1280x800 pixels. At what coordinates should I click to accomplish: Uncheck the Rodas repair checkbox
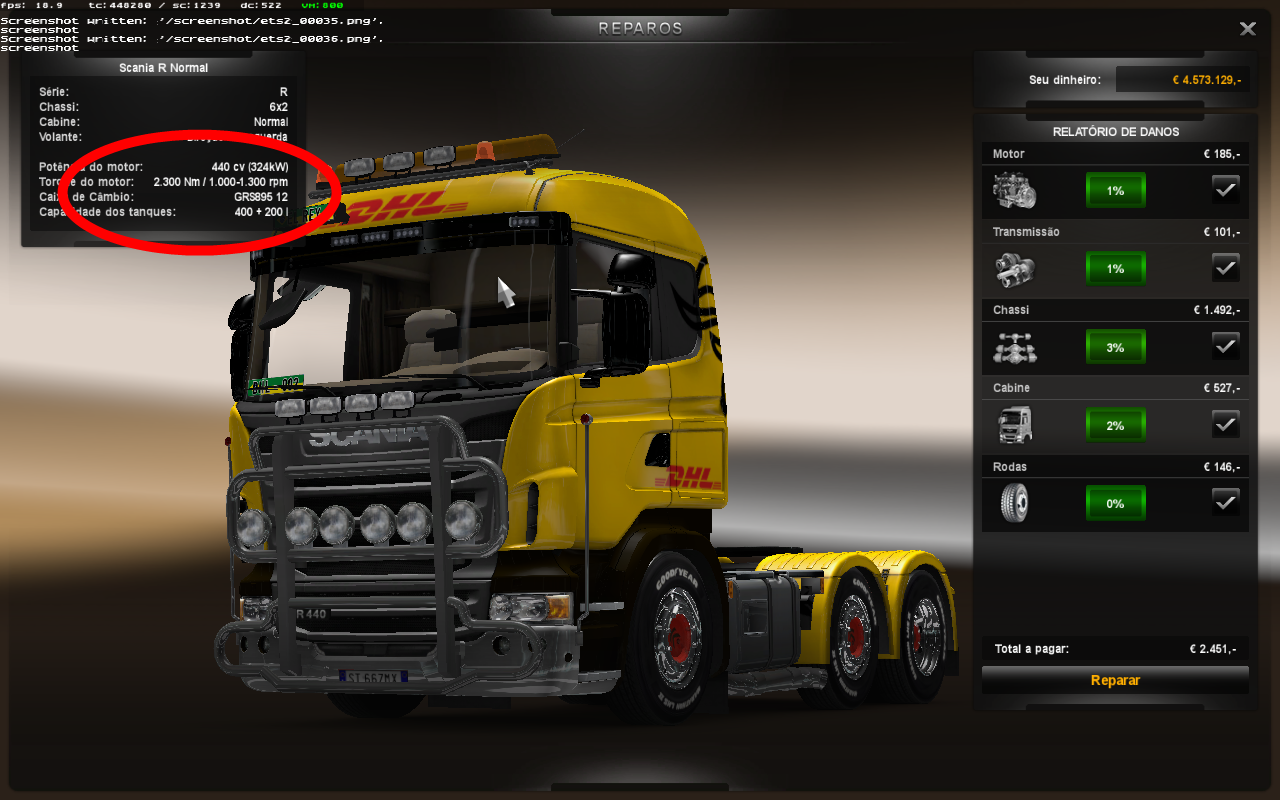point(1226,502)
